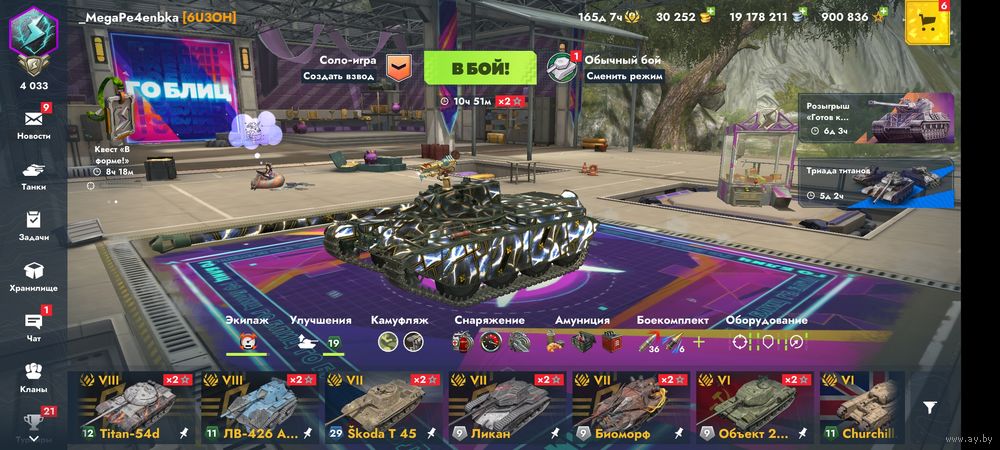Open the Триада титанов event banner
The height and width of the screenshot is (450, 1000).
876,183
